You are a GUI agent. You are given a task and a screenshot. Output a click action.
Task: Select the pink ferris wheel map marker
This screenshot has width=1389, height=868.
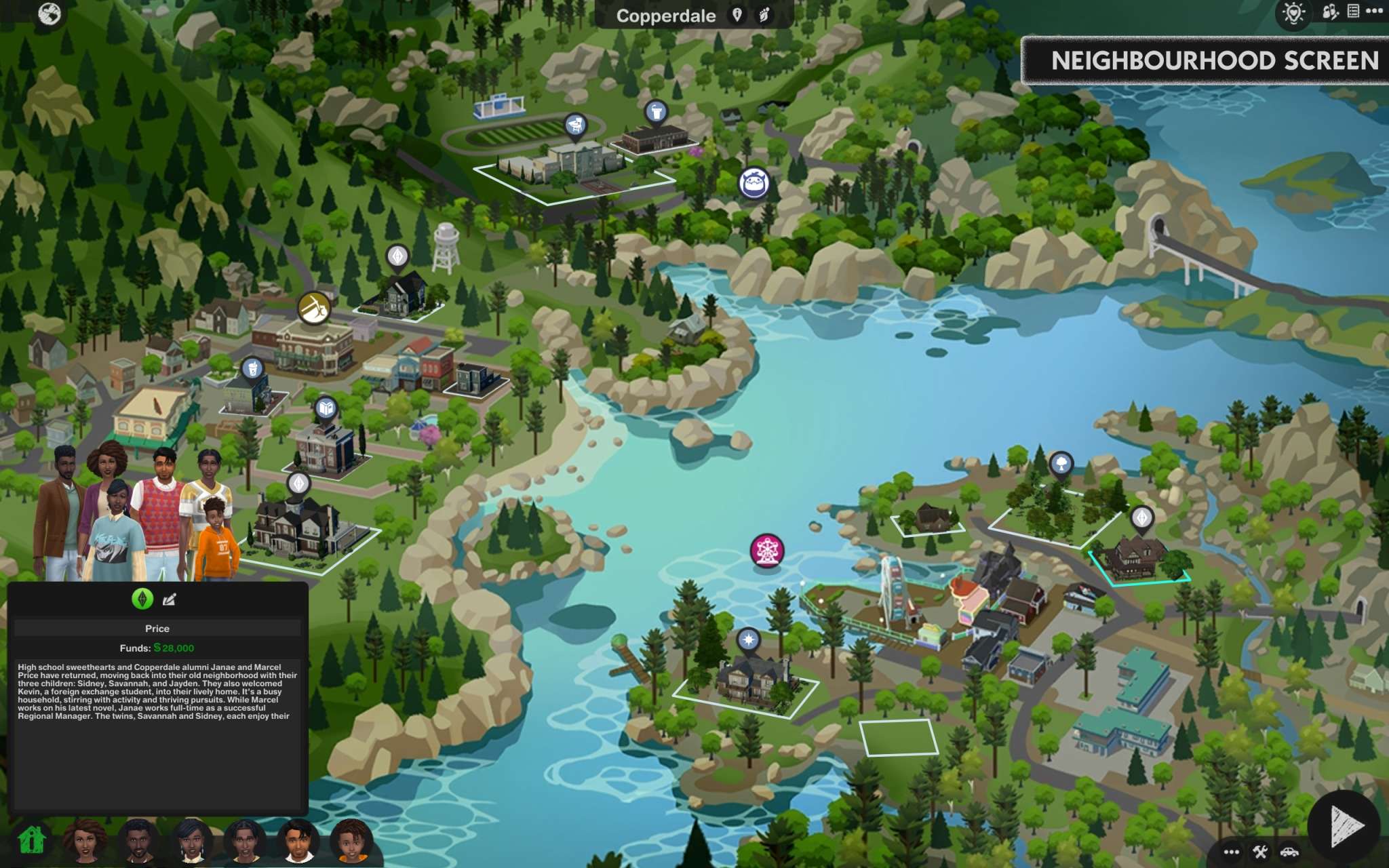[766, 550]
